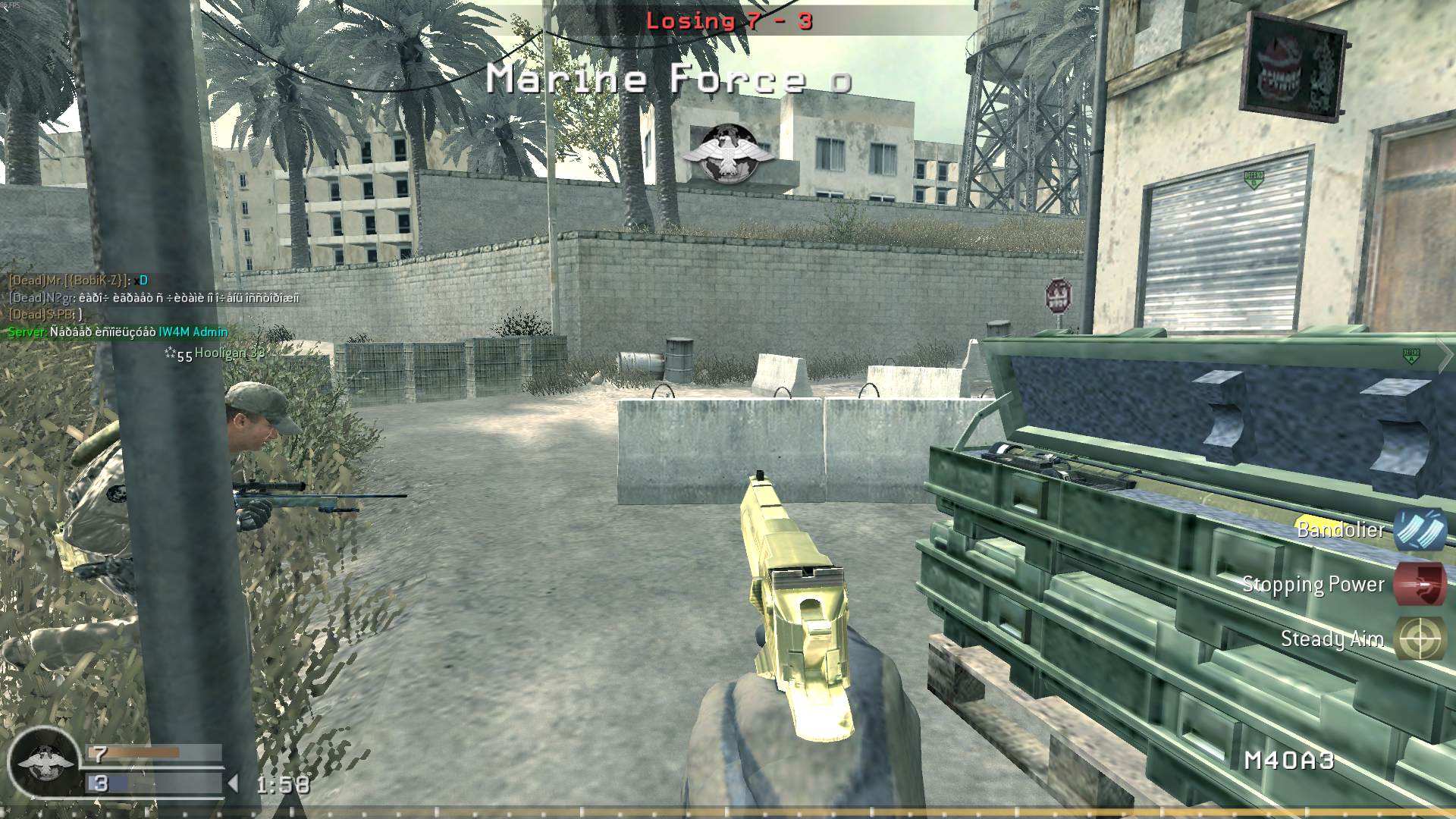Enable the Stopping Power perk
This screenshot has width=1456, height=819.
pos(1312,585)
